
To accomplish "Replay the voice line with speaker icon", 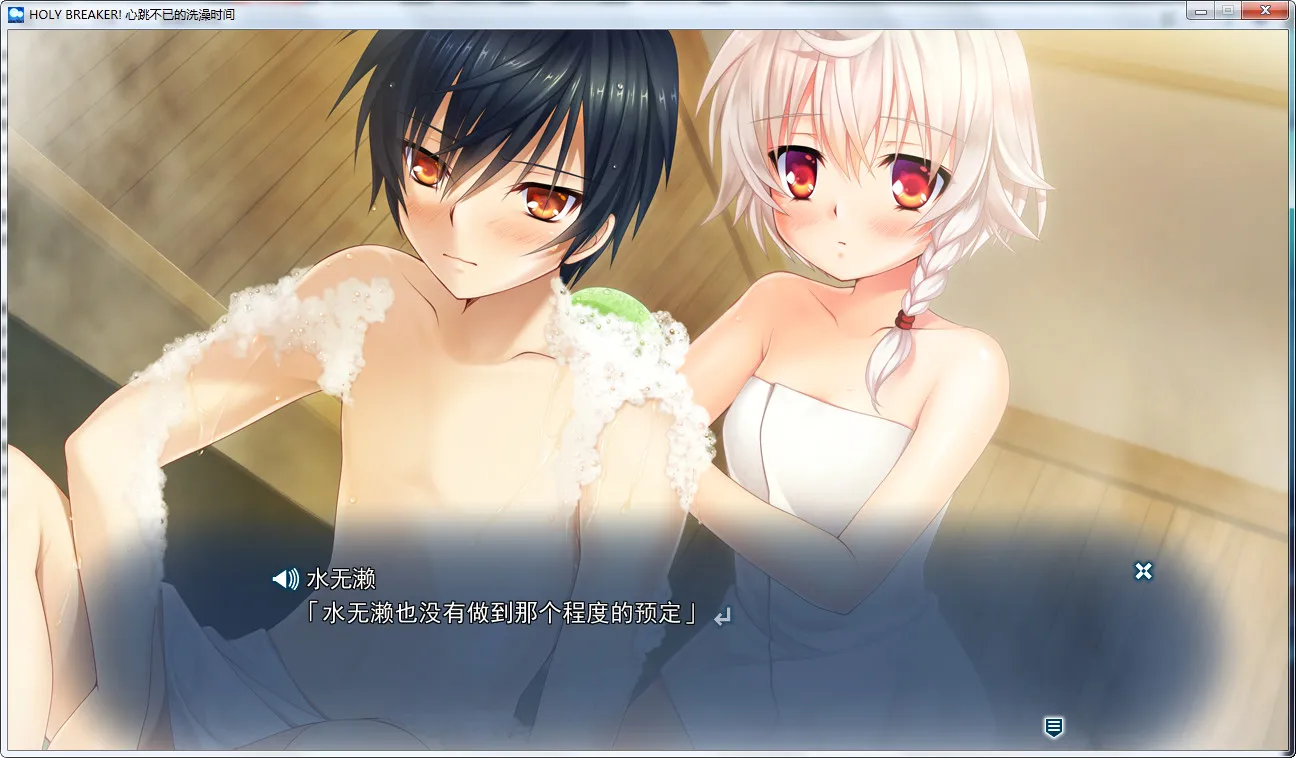I will 285,578.
